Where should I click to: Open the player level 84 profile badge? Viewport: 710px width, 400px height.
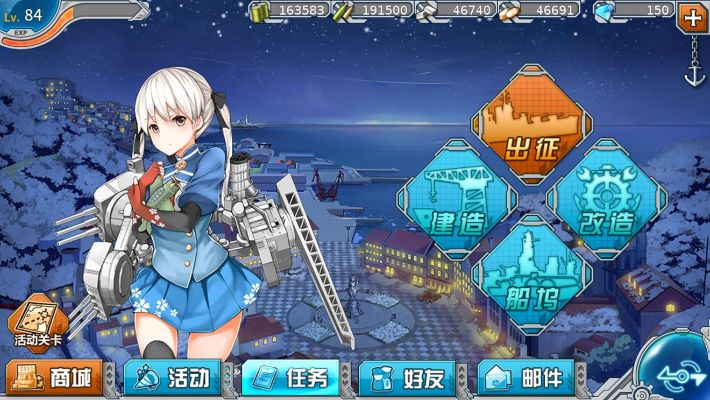click(28, 20)
